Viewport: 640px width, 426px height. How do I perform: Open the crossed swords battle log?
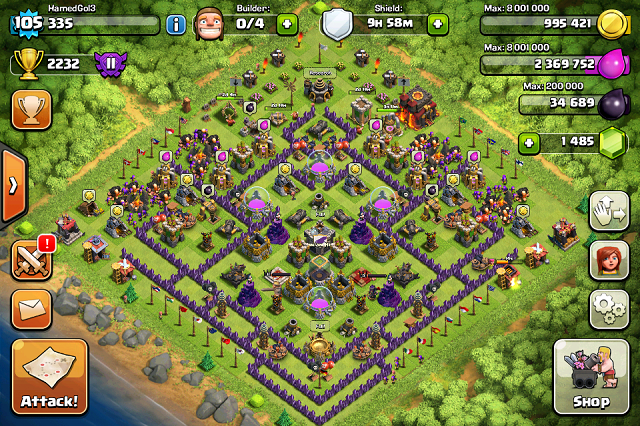click(x=30, y=260)
